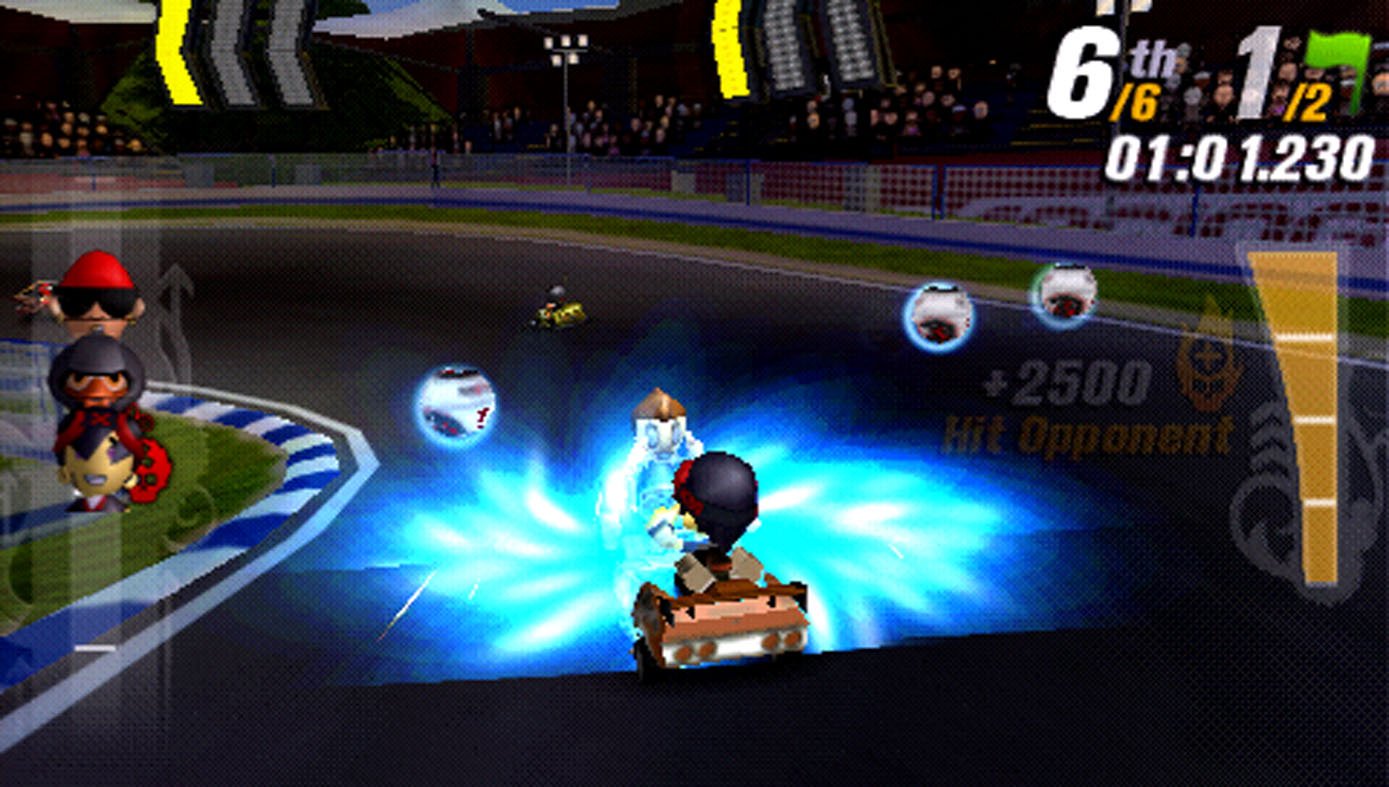Click the green-ringed opponent tracker bubble
The width and height of the screenshot is (1389, 787).
click(1063, 294)
